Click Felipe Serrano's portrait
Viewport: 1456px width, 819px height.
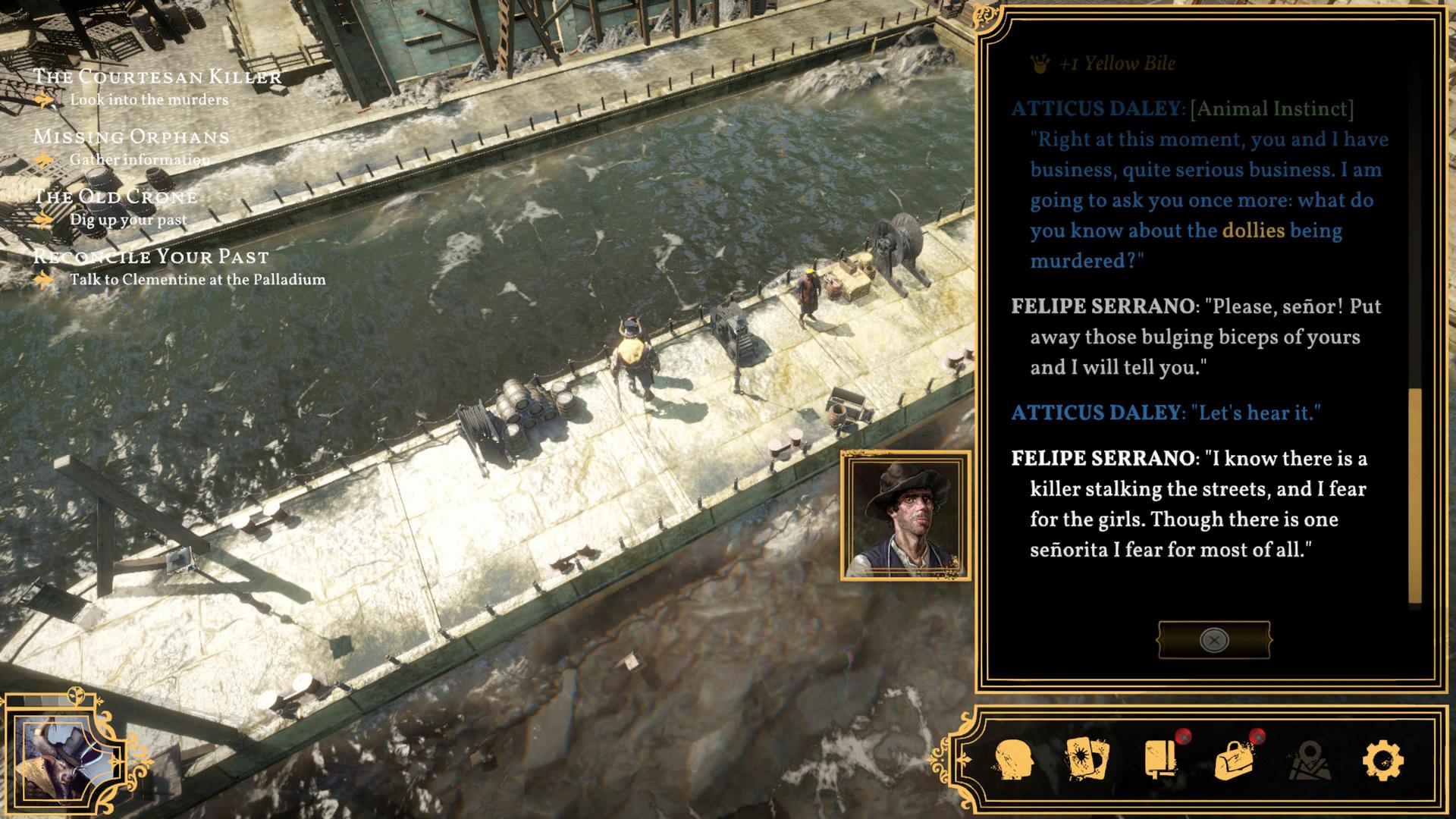click(x=905, y=516)
